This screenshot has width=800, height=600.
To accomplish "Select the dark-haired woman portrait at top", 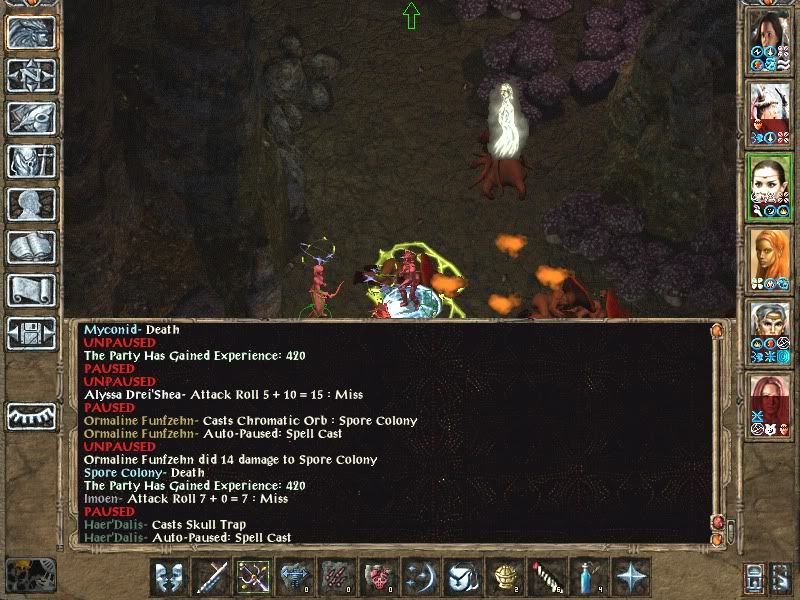I will 769,40.
